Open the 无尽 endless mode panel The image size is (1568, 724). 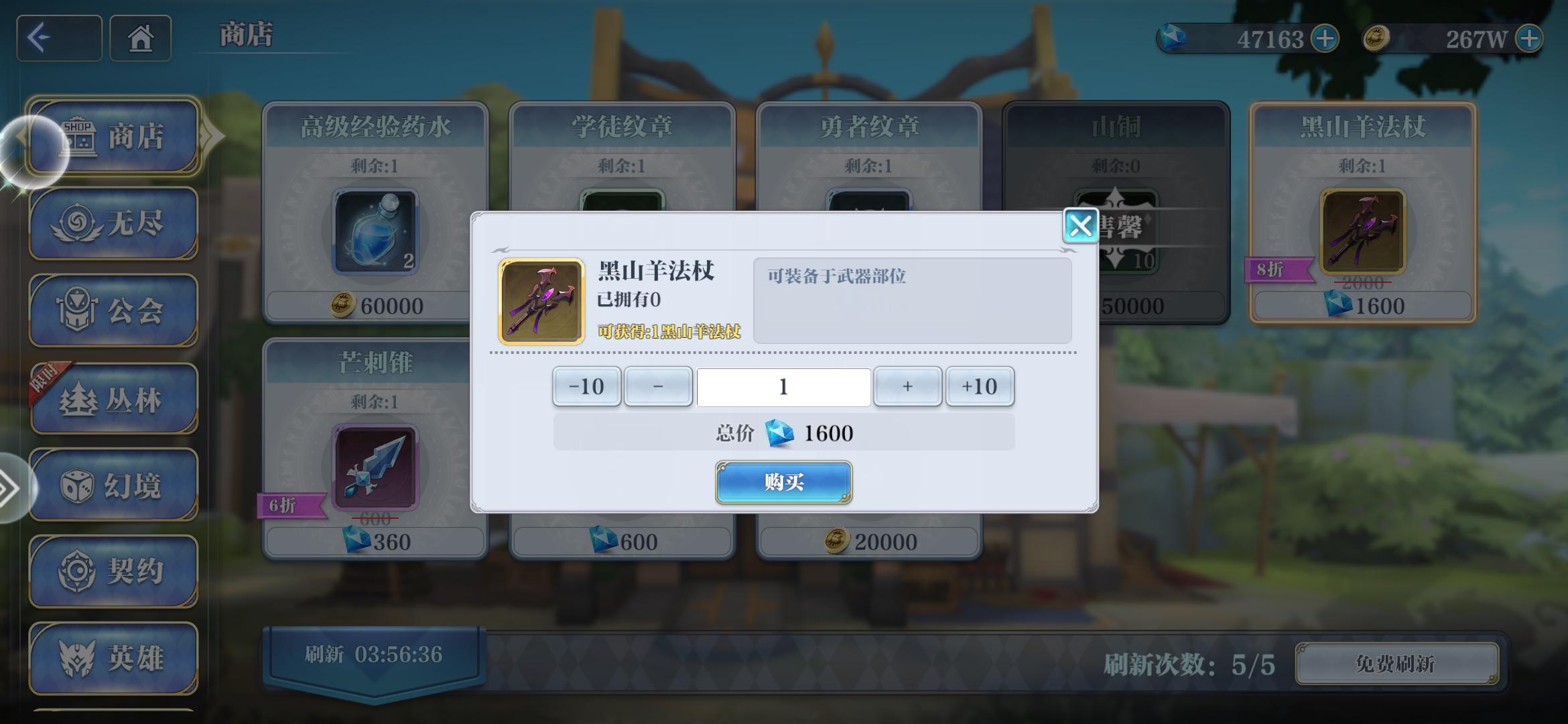[x=114, y=223]
